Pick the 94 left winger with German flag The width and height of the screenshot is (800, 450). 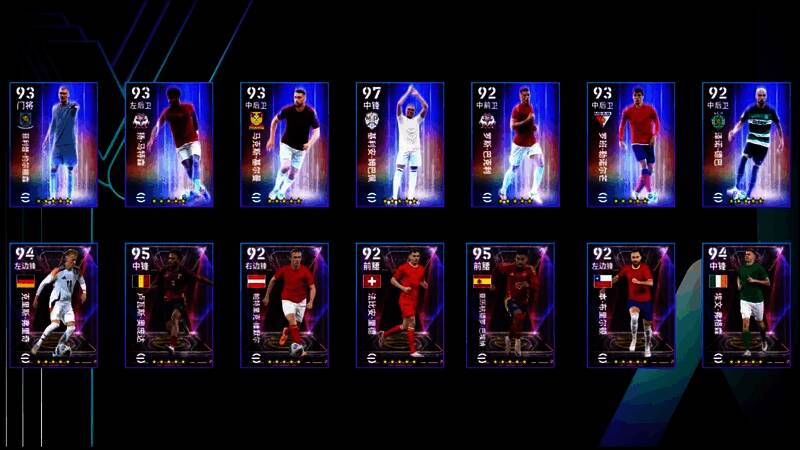click(53, 304)
